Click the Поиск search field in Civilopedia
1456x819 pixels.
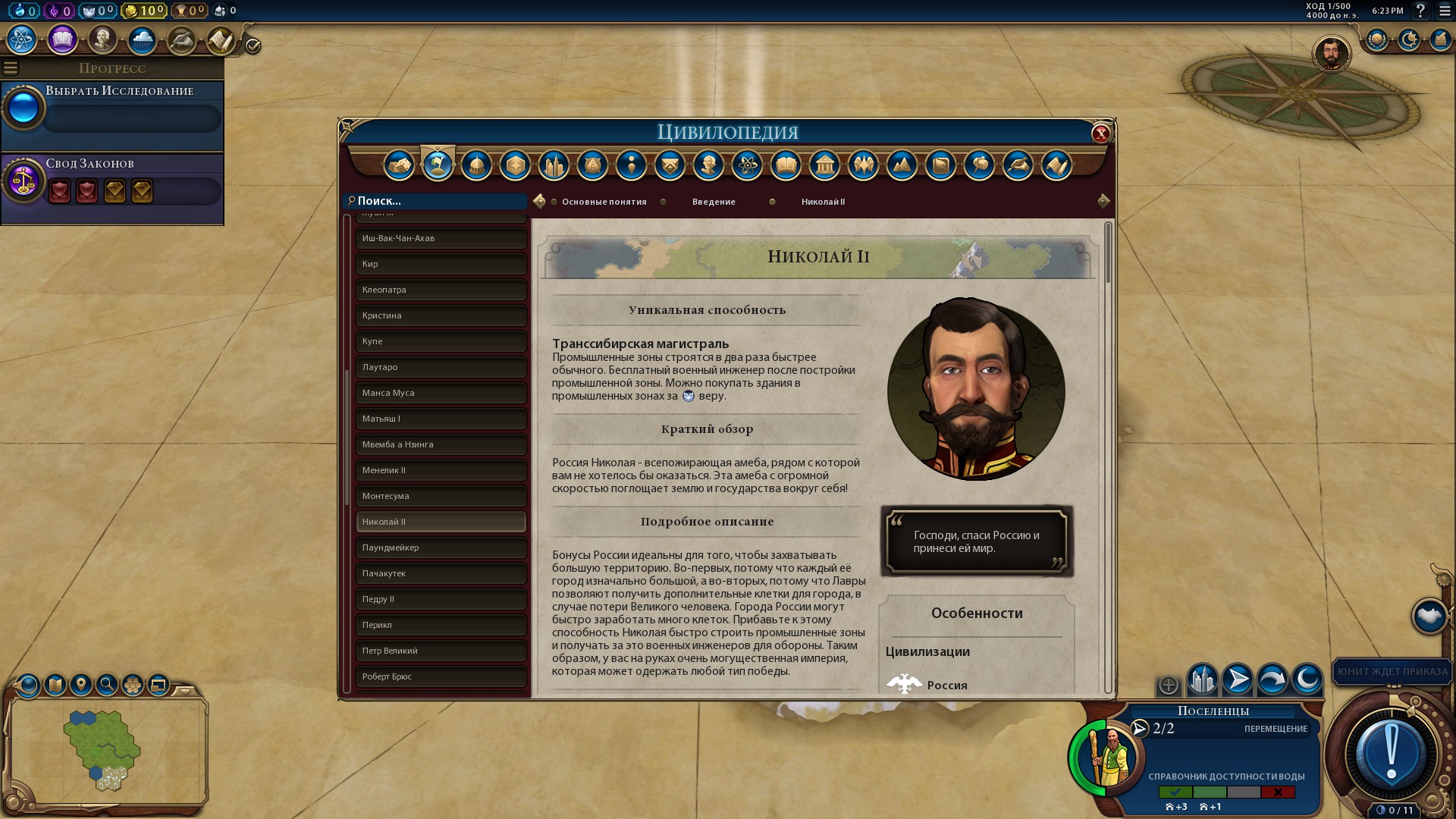point(436,201)
